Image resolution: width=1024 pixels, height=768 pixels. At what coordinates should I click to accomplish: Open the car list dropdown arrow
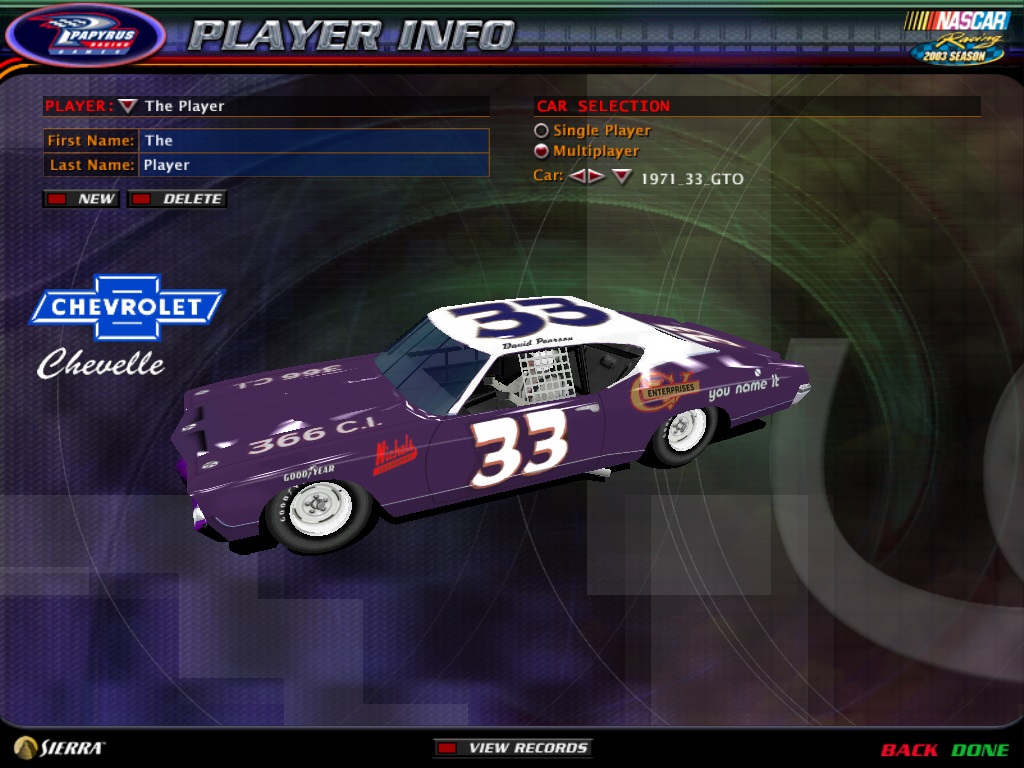pyautogui.click(x=622, y=177)
